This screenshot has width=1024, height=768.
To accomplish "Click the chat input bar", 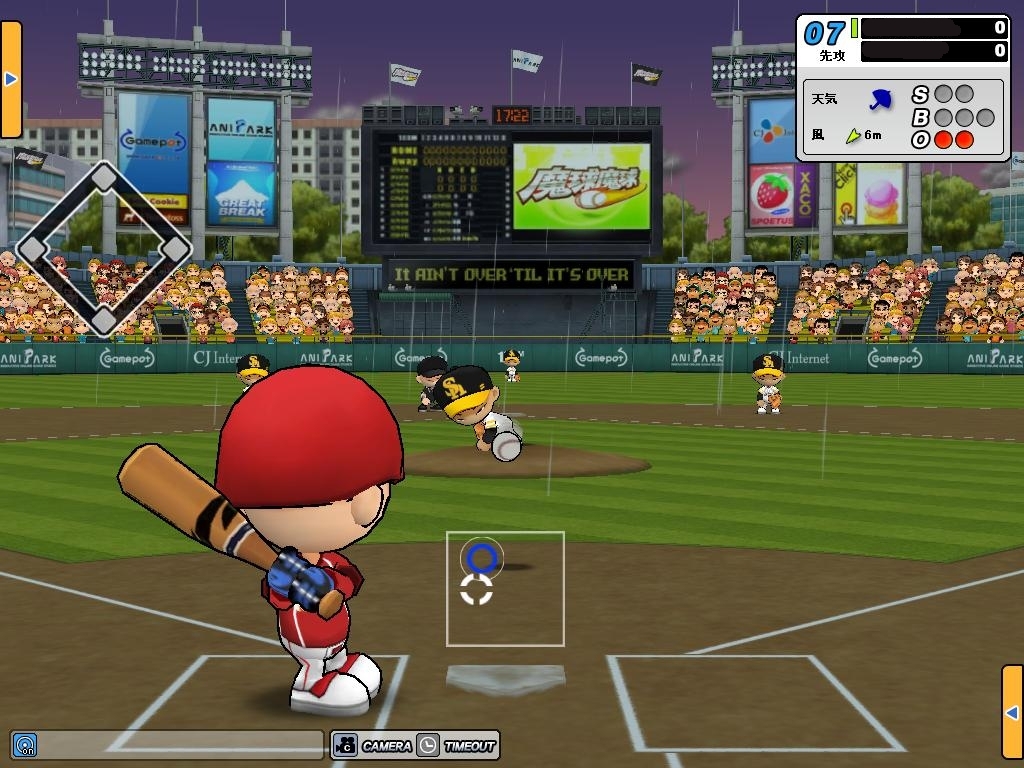I will point(180,745).
